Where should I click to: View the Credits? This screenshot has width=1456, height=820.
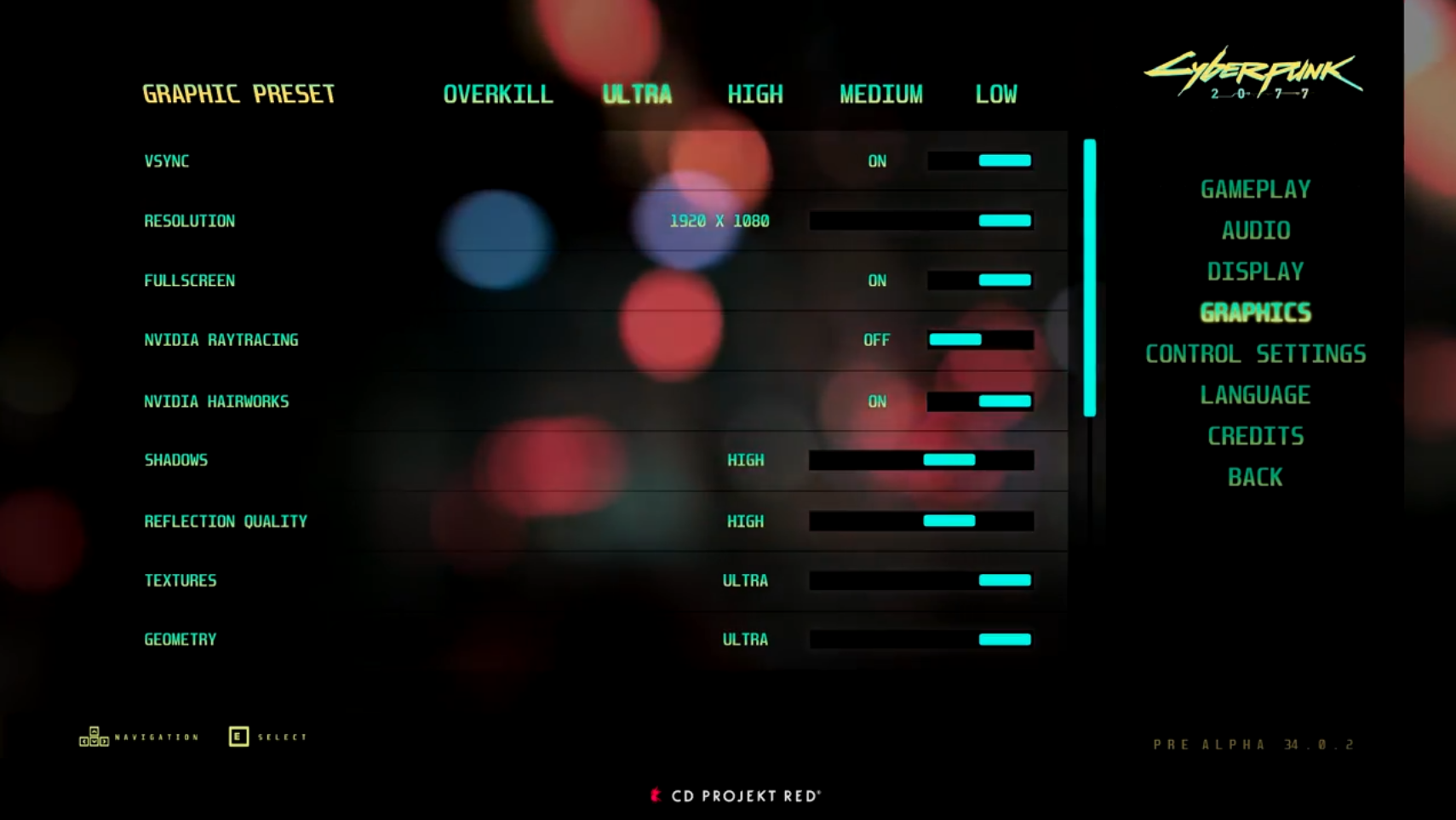[1255, 436]
